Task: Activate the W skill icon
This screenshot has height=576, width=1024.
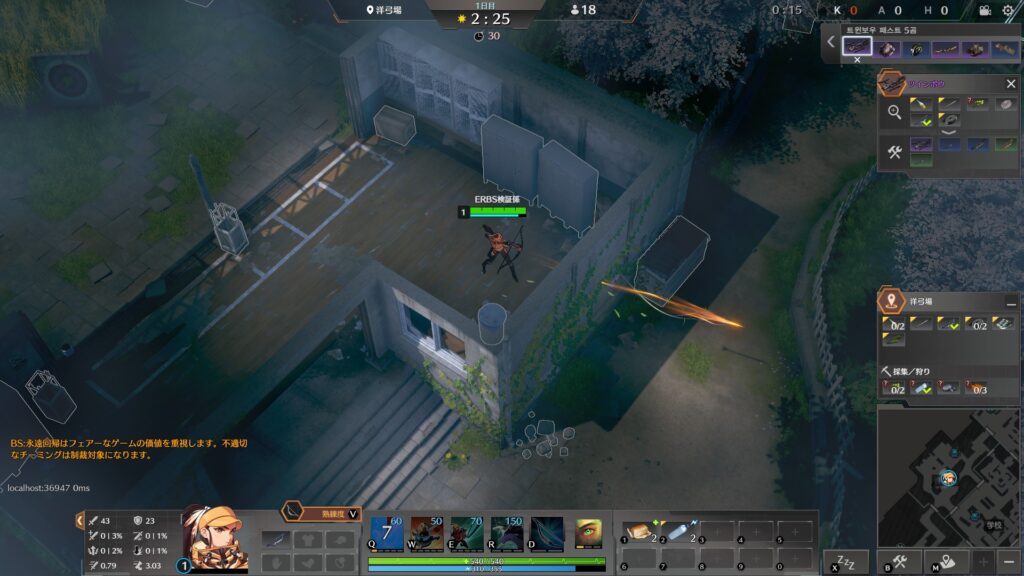Action: 427,534
